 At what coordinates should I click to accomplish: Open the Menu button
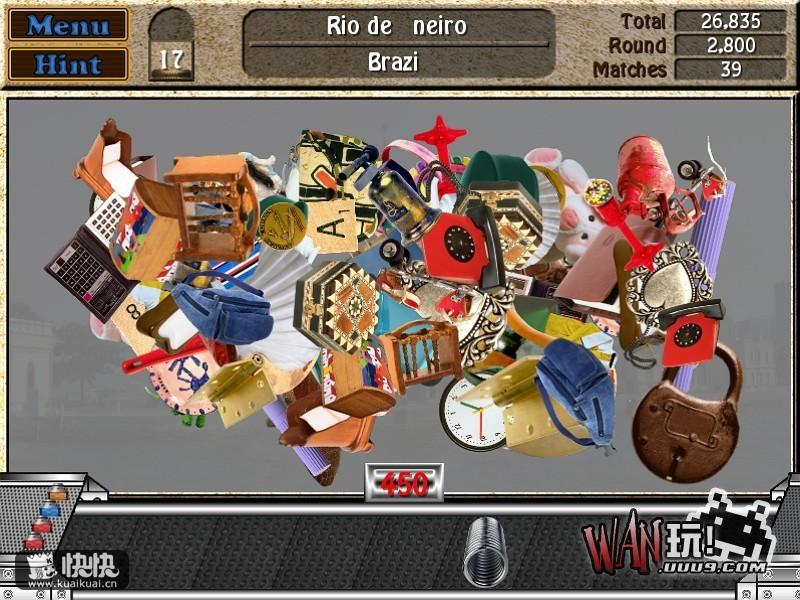68,25
